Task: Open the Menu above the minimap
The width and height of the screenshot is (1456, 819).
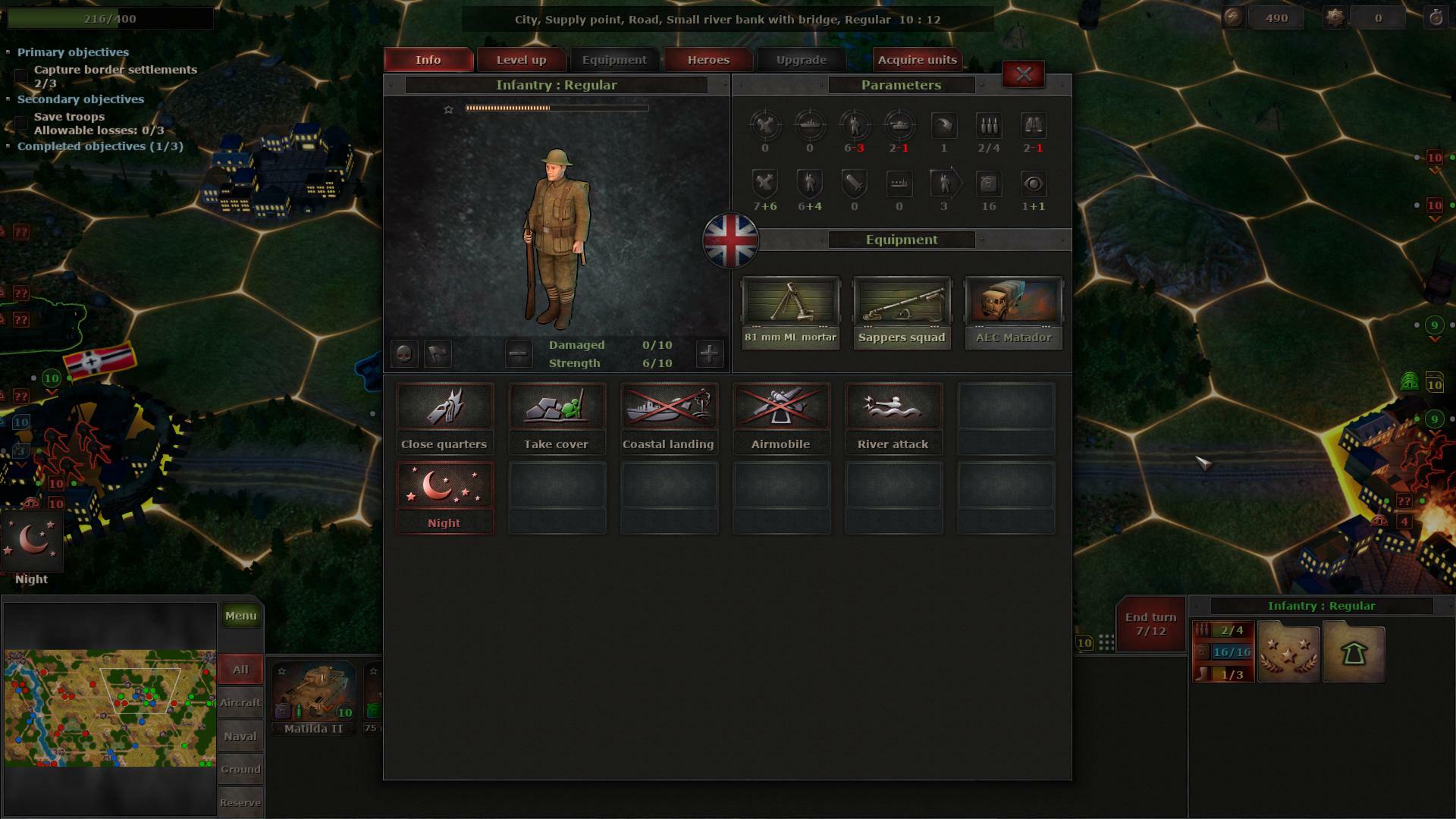Action: tap(240, 616)
